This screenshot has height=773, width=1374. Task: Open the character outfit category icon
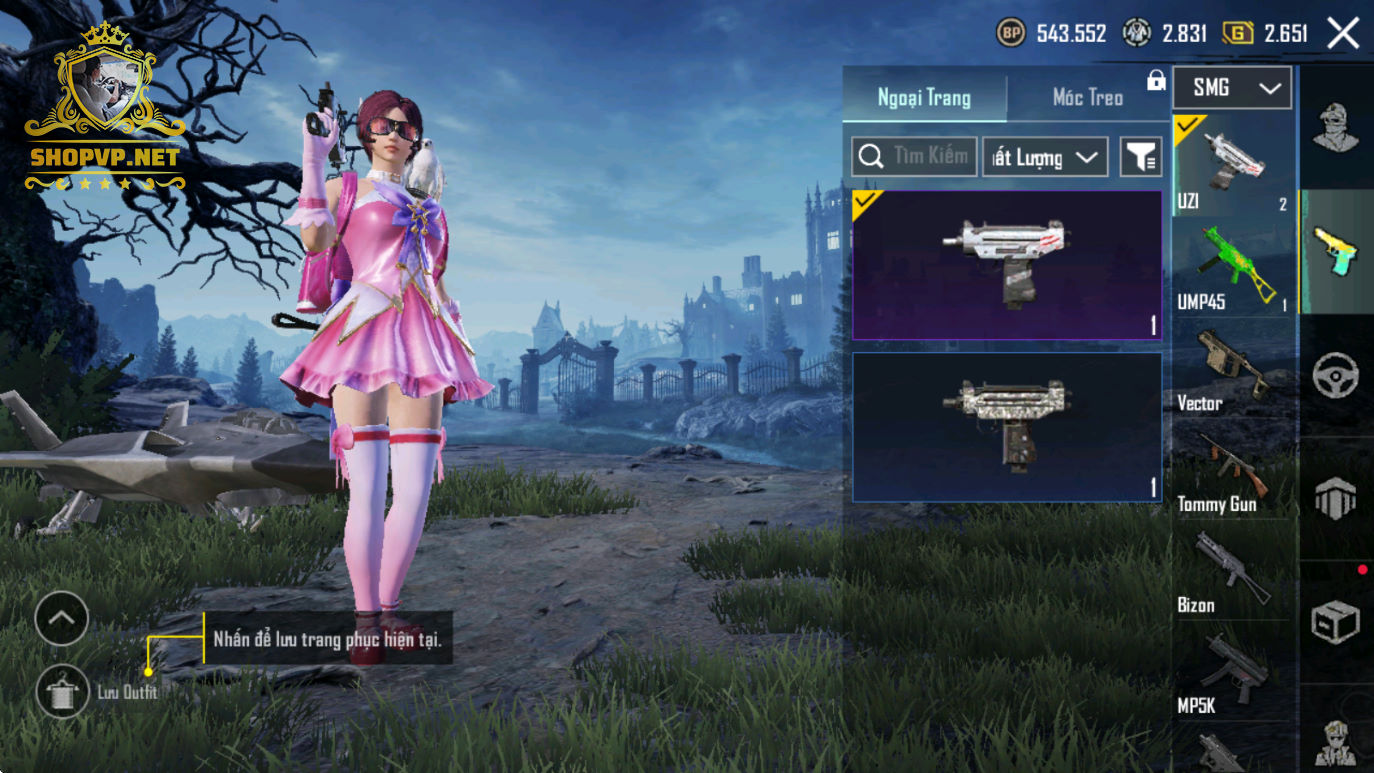(x=1335, y=127)
